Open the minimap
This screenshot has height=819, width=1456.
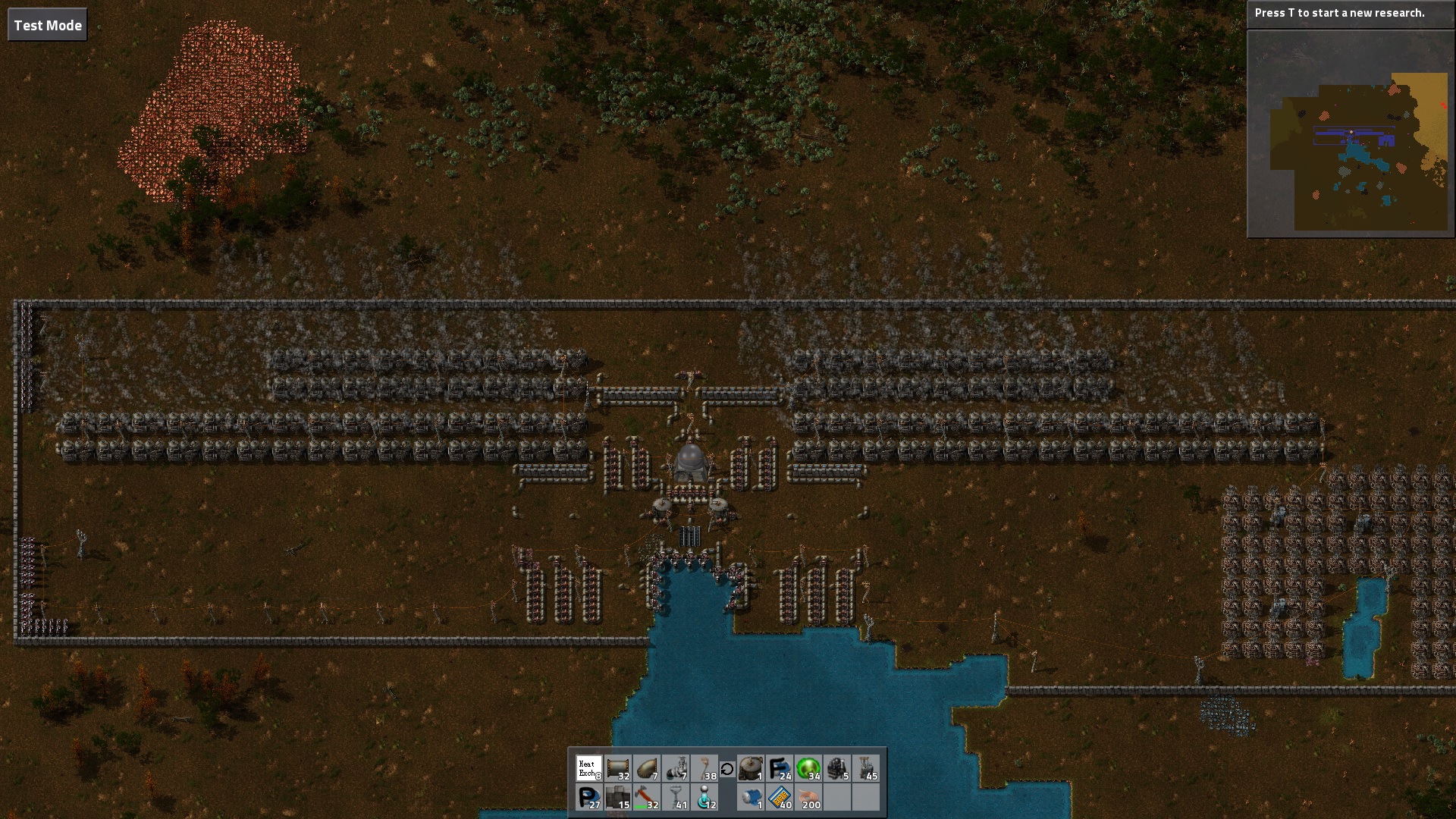coord(1351,133)
